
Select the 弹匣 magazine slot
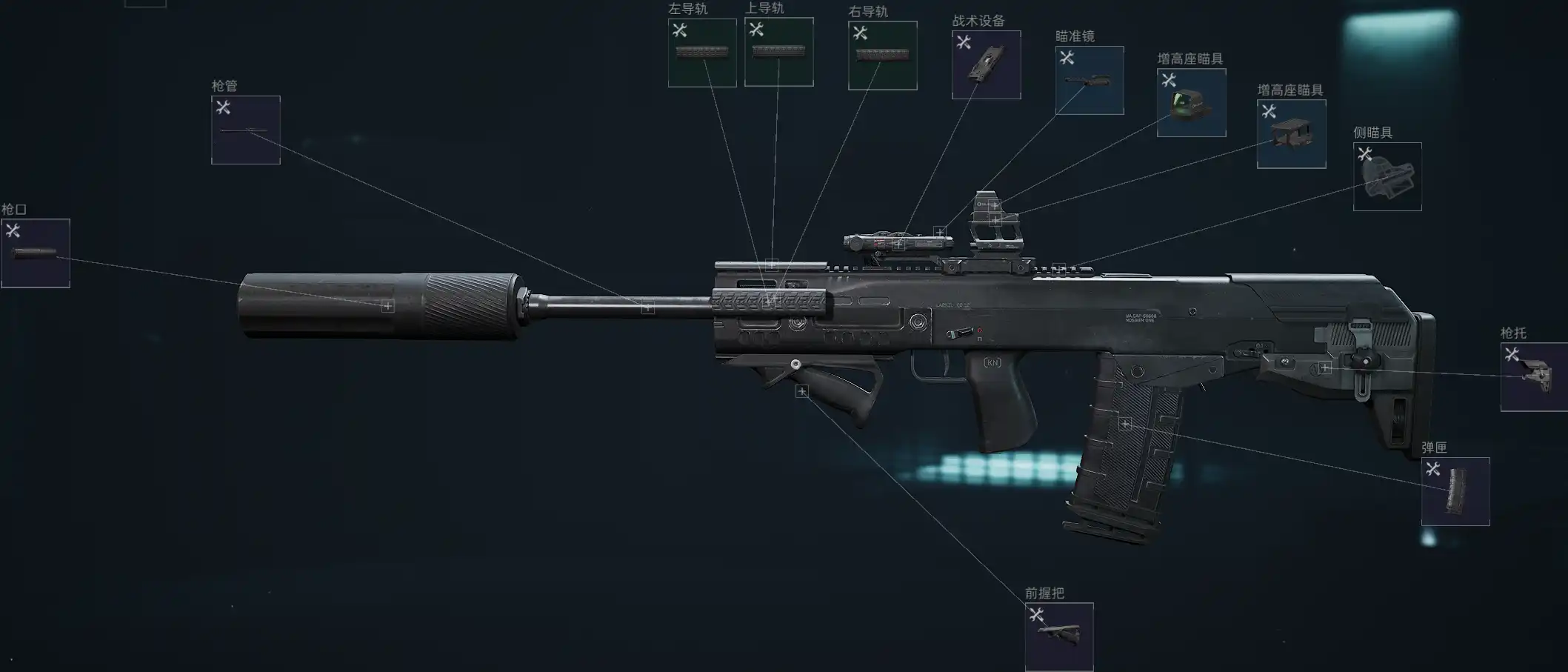1455,492
